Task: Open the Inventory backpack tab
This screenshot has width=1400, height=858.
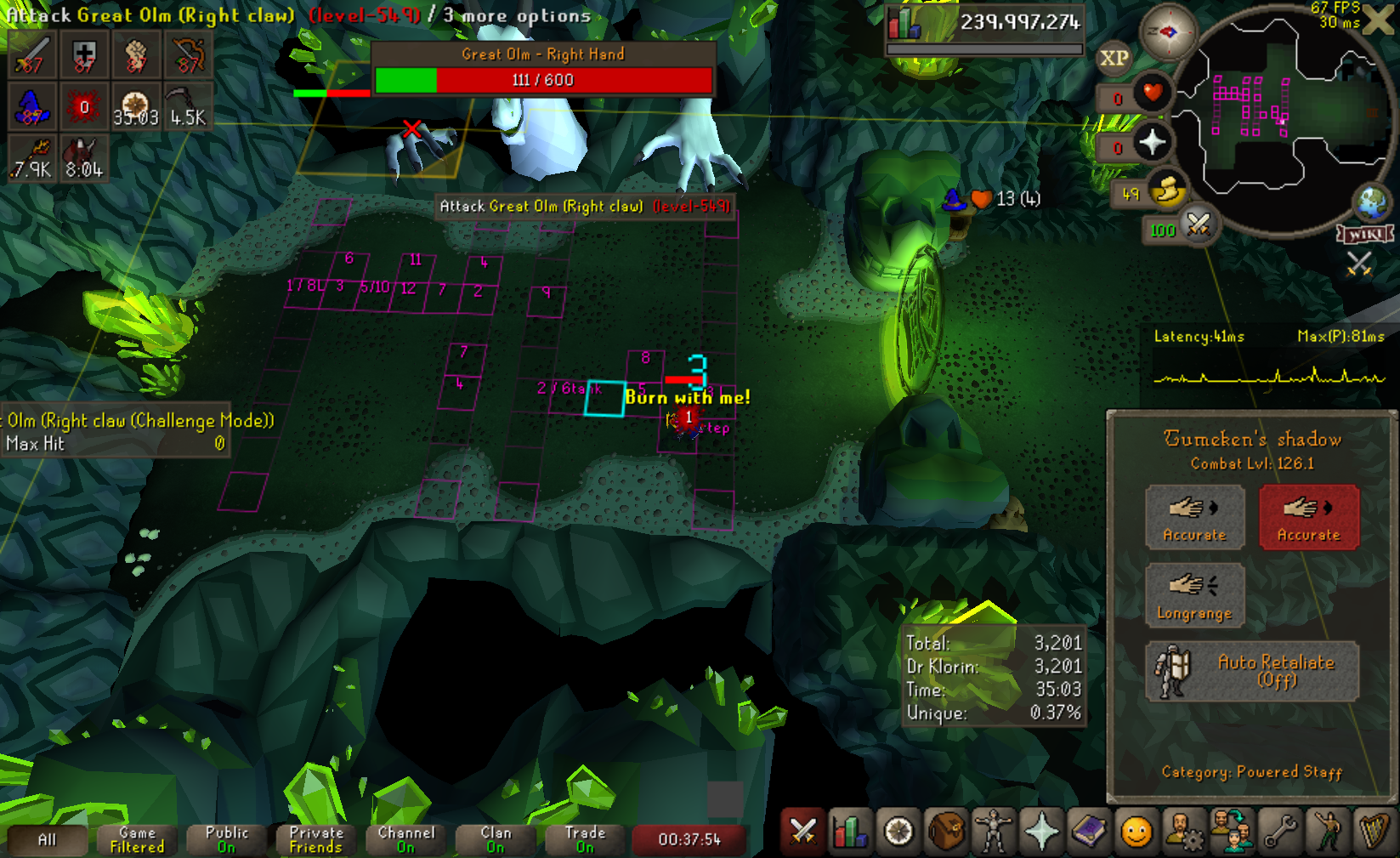Action: point(945,832)
